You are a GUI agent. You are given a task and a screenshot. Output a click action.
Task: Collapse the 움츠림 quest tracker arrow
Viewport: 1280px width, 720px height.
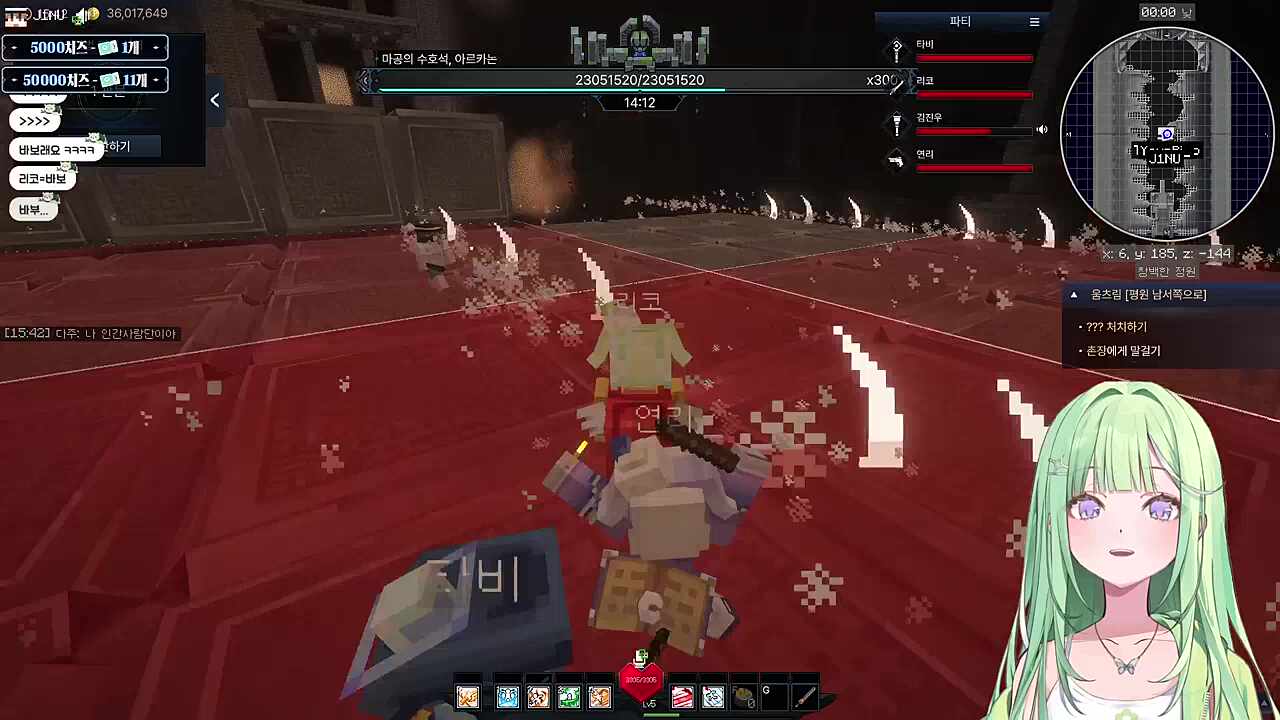(x=1074, y=295)
